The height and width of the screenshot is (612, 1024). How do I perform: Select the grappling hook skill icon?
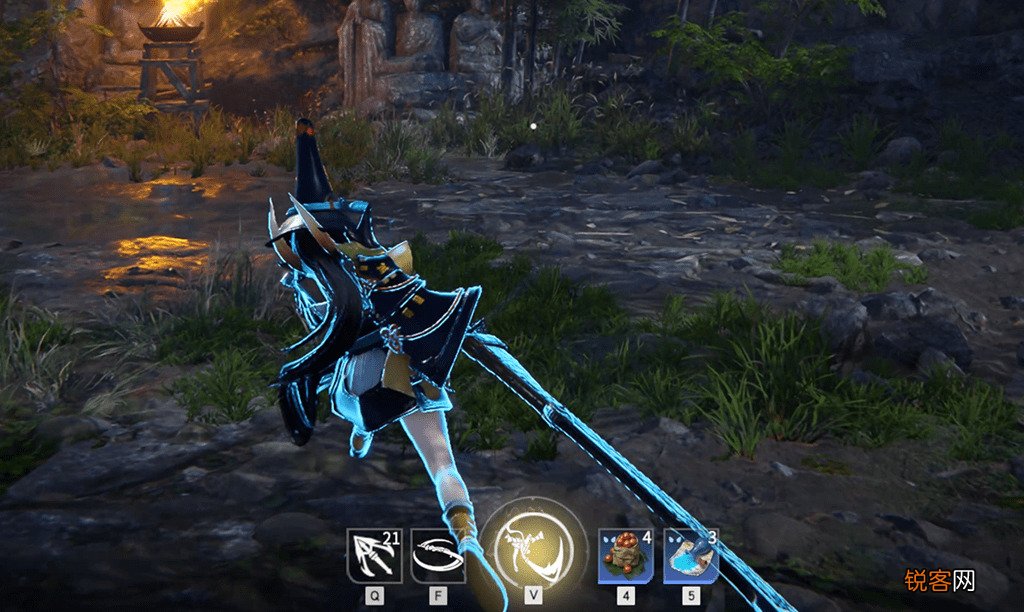pyautogui.click(x=374, y=556)
